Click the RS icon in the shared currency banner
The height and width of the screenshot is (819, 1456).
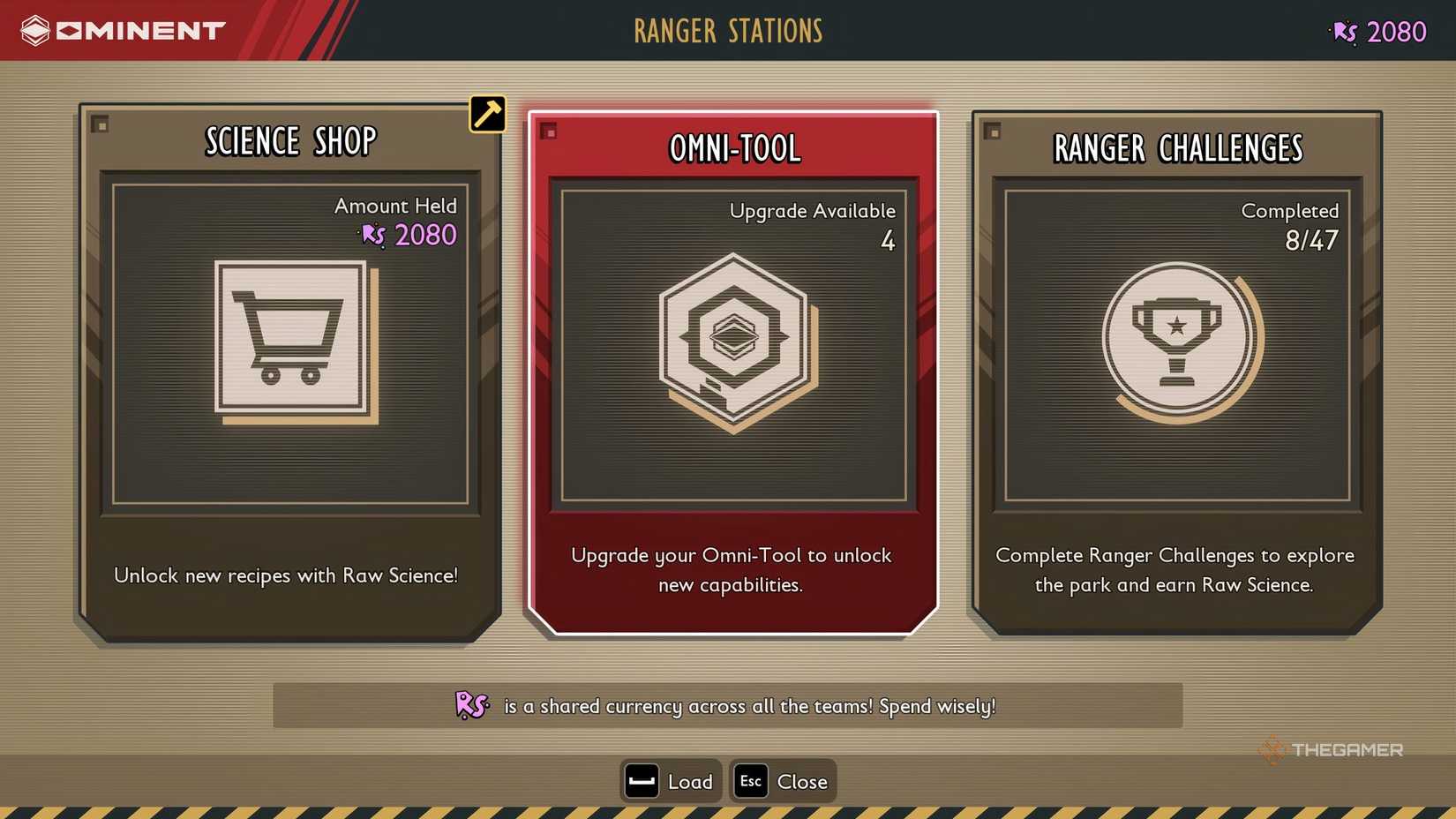470,706
